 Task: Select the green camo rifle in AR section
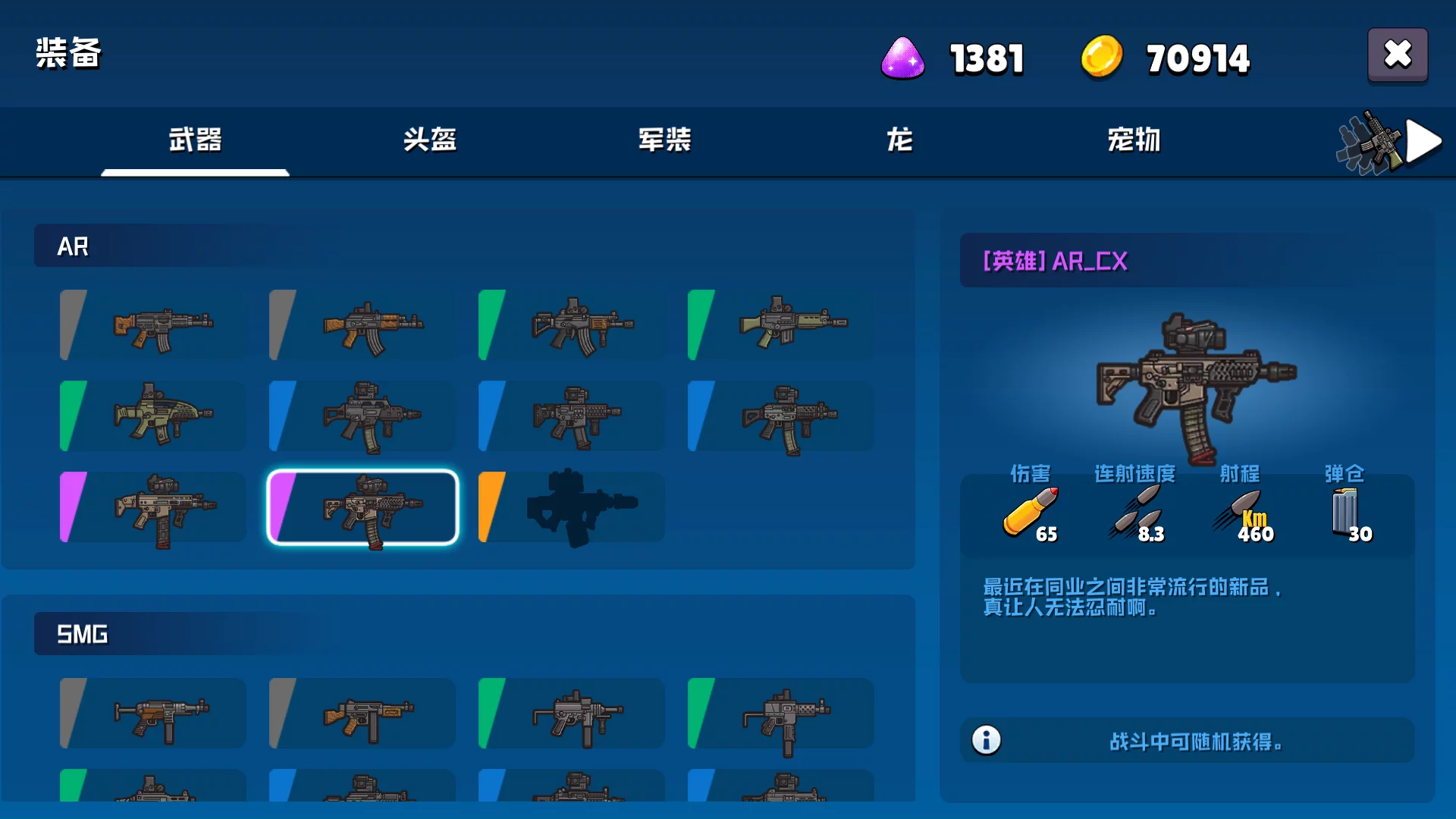click(x=152, y=417)
